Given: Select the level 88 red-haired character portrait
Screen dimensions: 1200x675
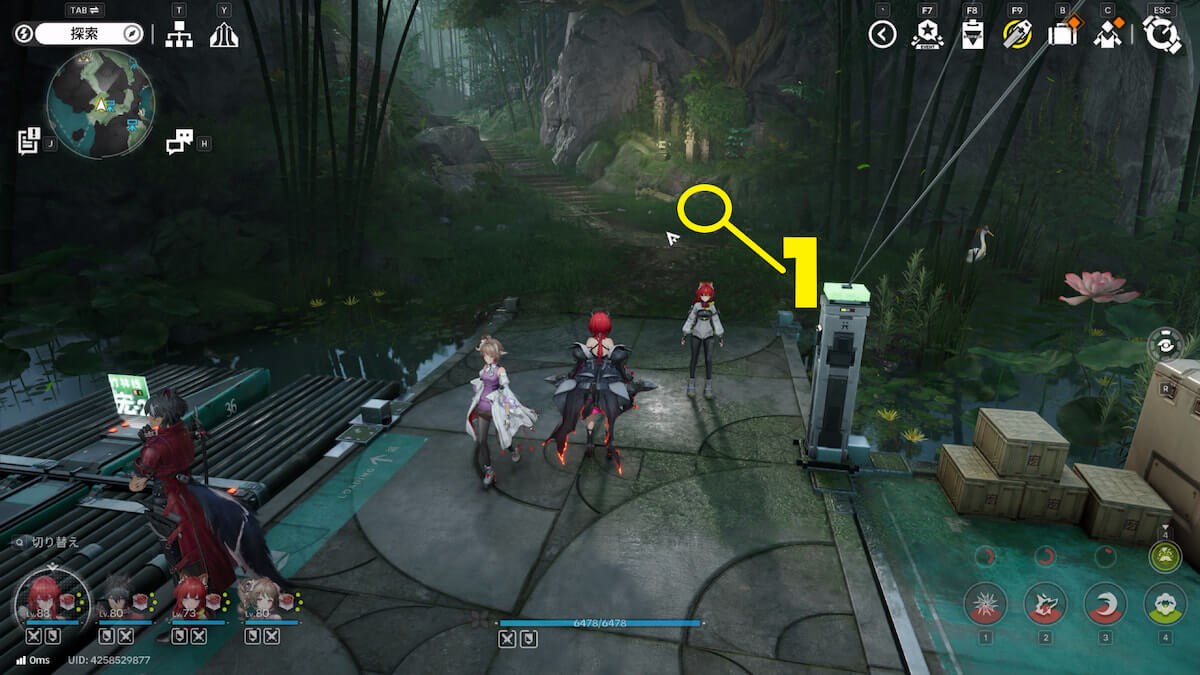Looking at the screenshot, I should (x=41, y=596).
